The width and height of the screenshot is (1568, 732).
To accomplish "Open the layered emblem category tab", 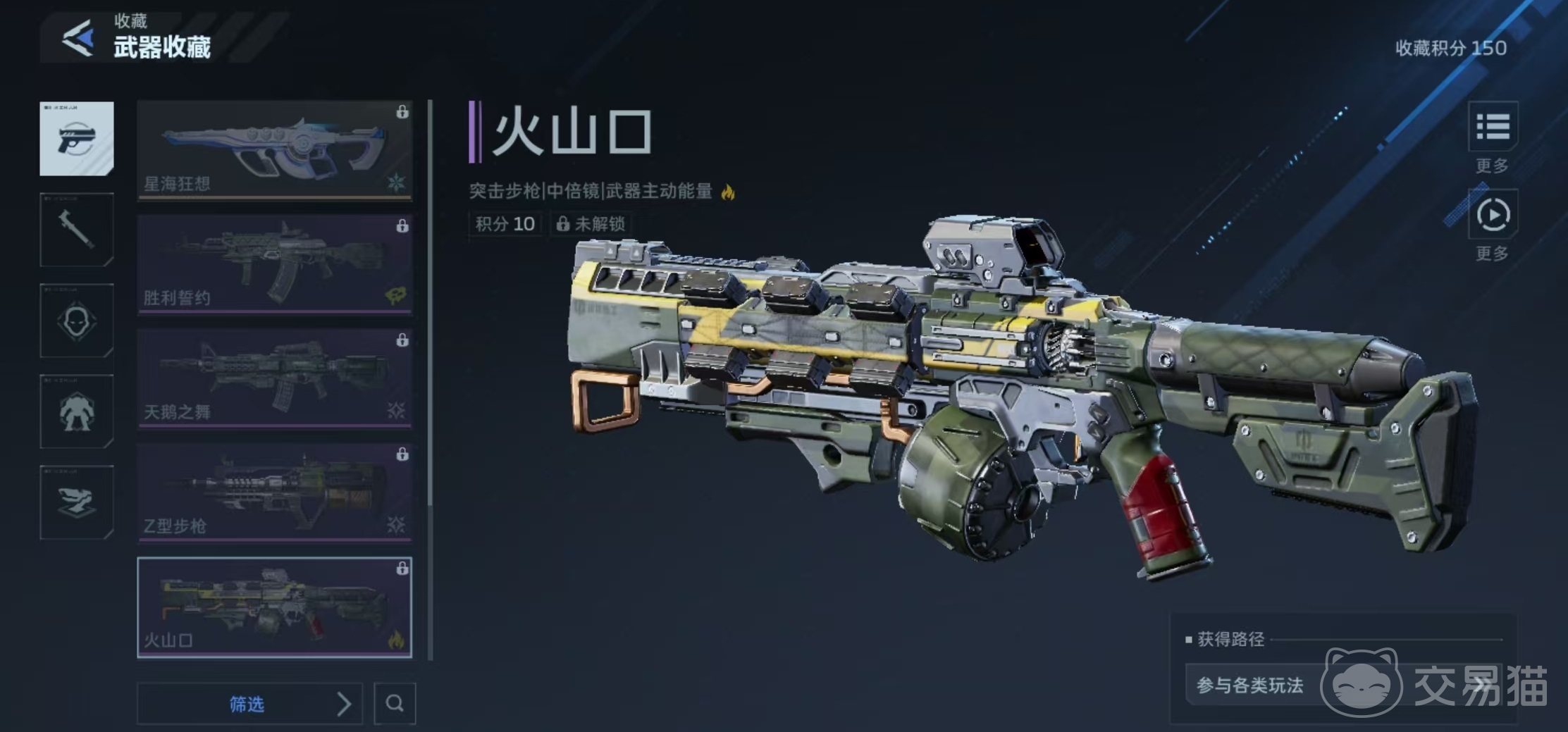I will [x=77, y=502].
